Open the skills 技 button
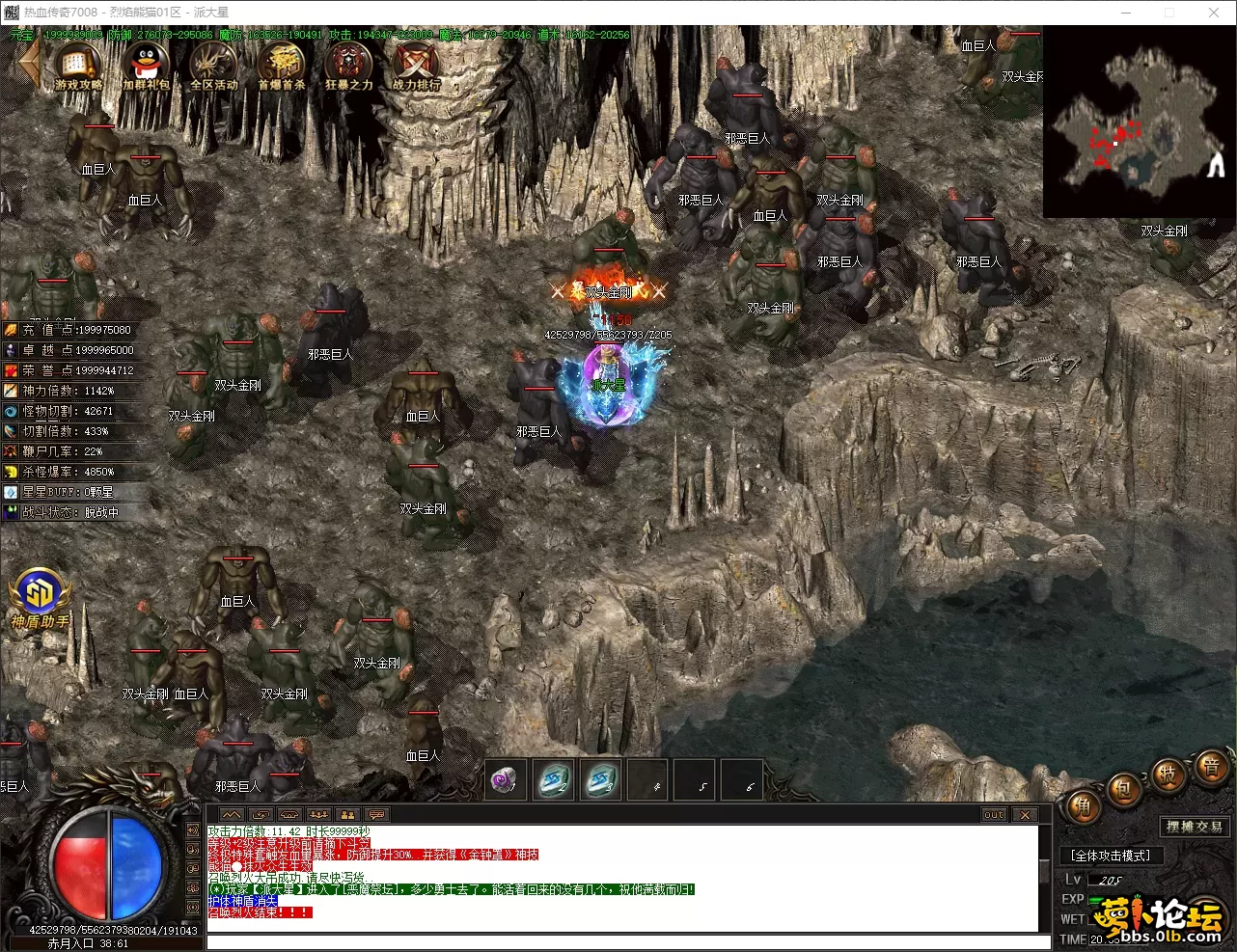The height and width of the screenshot is (952, 1237). click(x=1168, y=775)
